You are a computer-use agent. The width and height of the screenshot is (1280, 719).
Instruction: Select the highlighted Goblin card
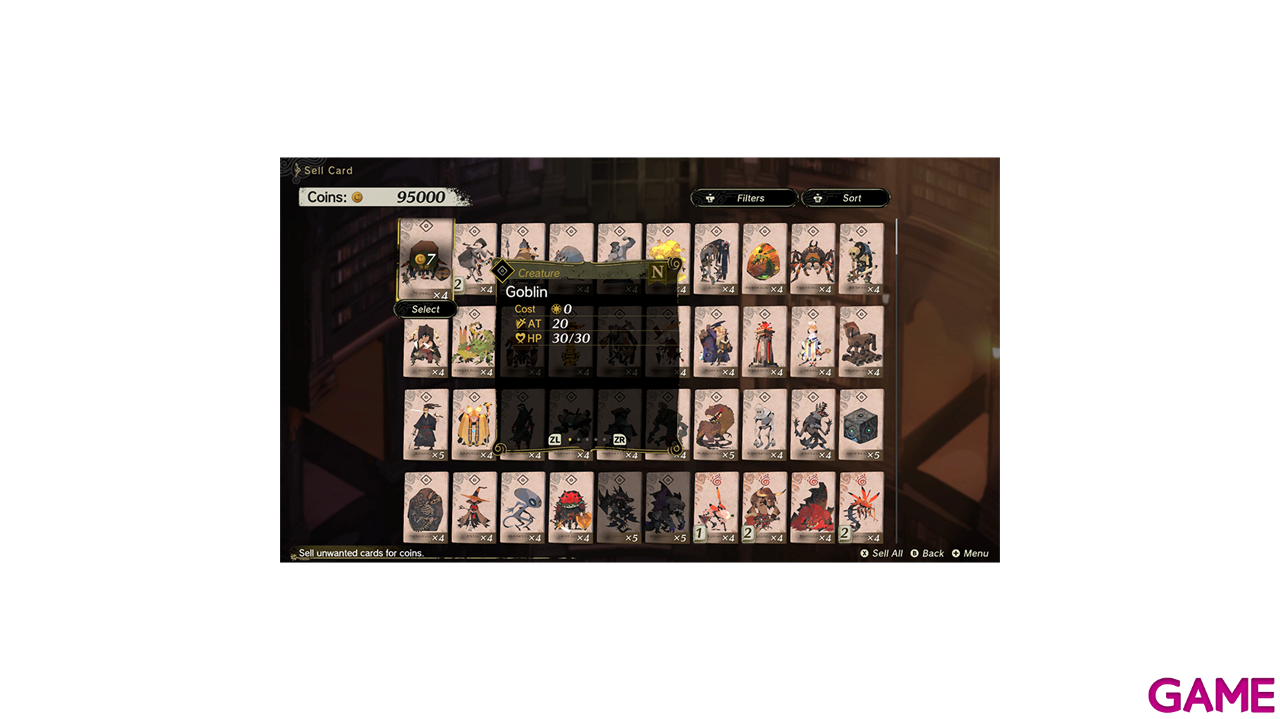click(x=426, y=259)
